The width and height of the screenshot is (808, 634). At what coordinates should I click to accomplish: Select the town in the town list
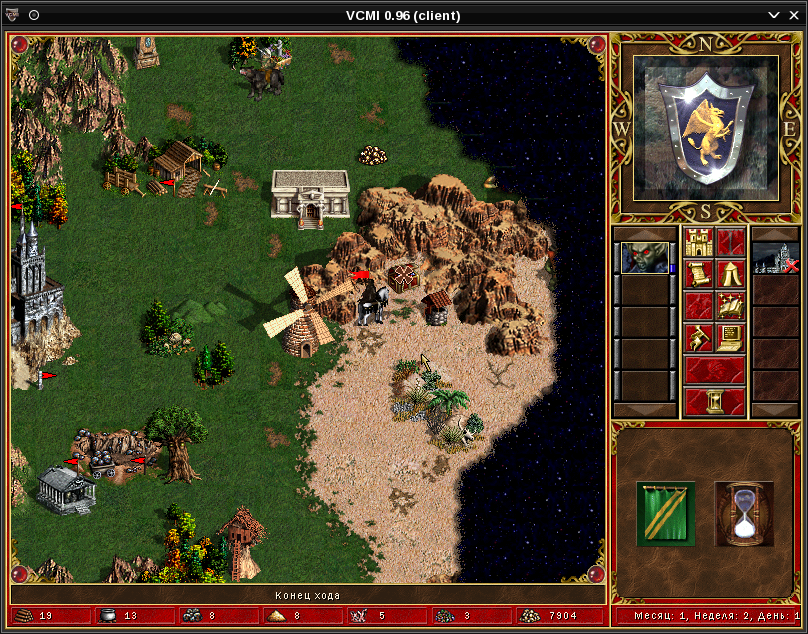(x=770, y=258)
